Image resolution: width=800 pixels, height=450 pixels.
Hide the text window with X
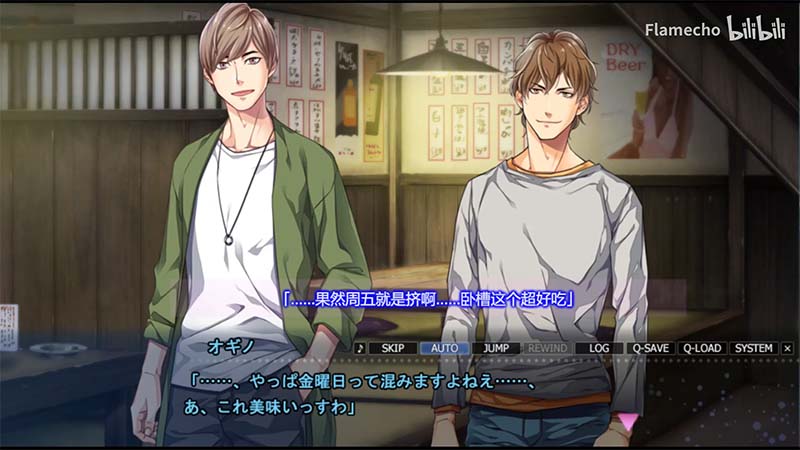[x=787, y=348]
